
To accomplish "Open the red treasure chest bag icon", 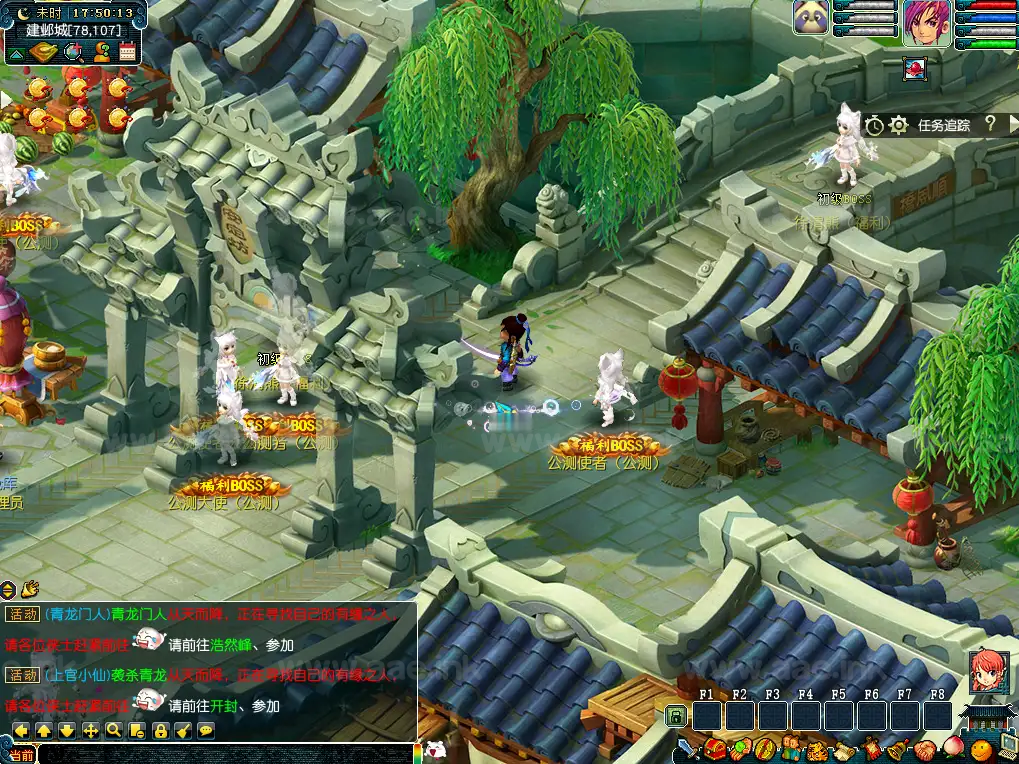I will [714, 748].
